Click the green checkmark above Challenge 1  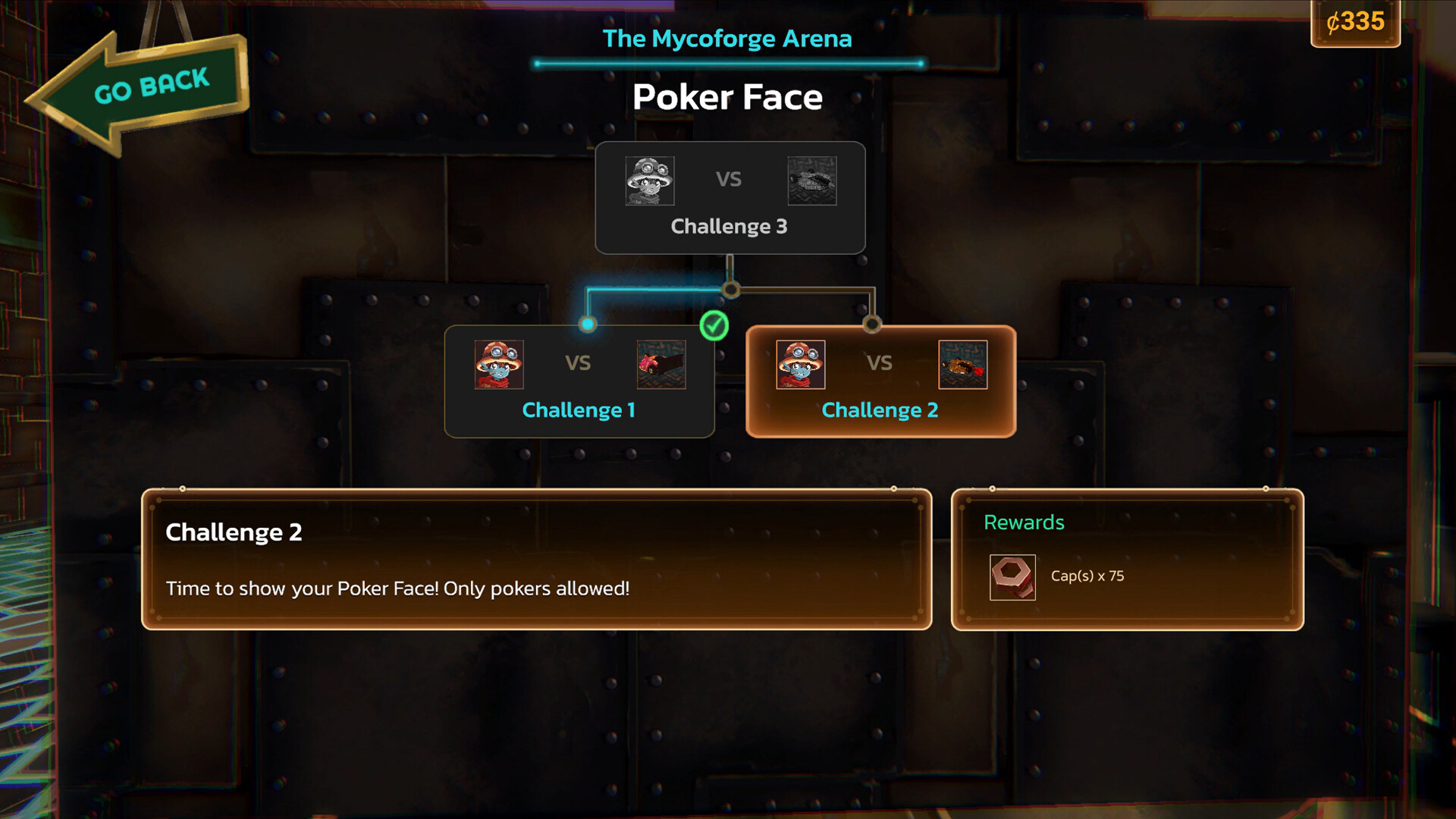713,327
